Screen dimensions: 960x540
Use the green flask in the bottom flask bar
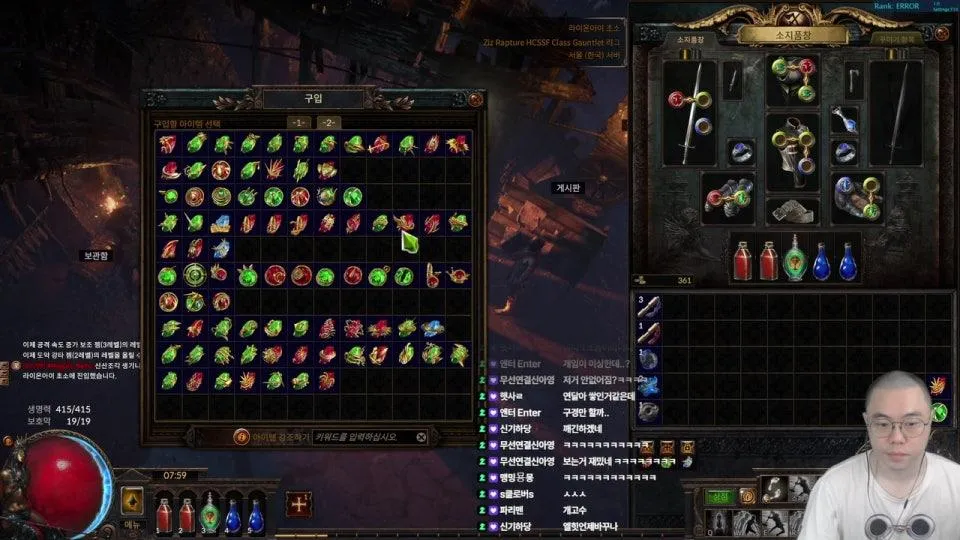tap(209, 515)
